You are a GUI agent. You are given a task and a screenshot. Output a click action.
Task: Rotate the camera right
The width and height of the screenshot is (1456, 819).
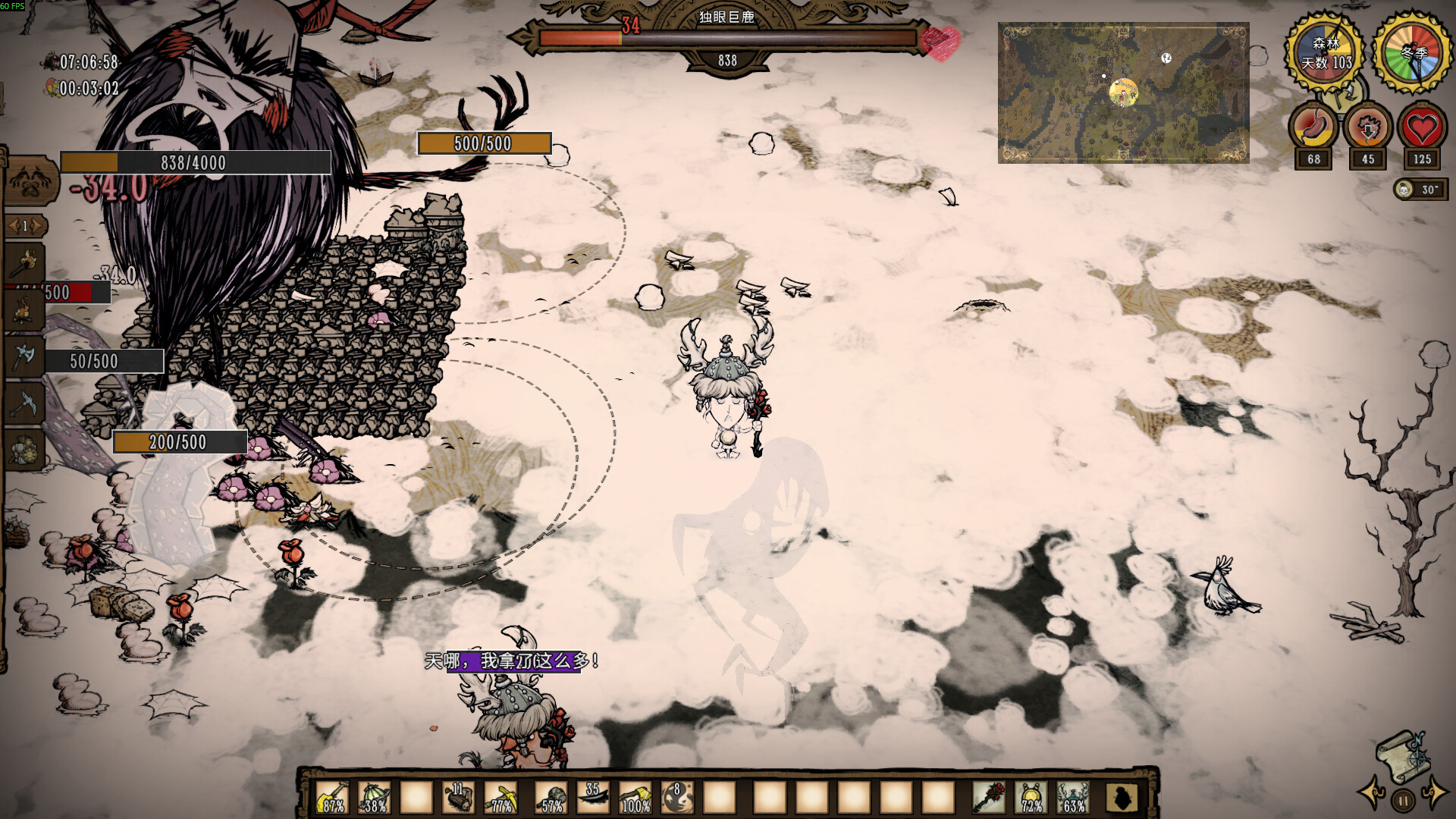click(x=1435, y=792)
